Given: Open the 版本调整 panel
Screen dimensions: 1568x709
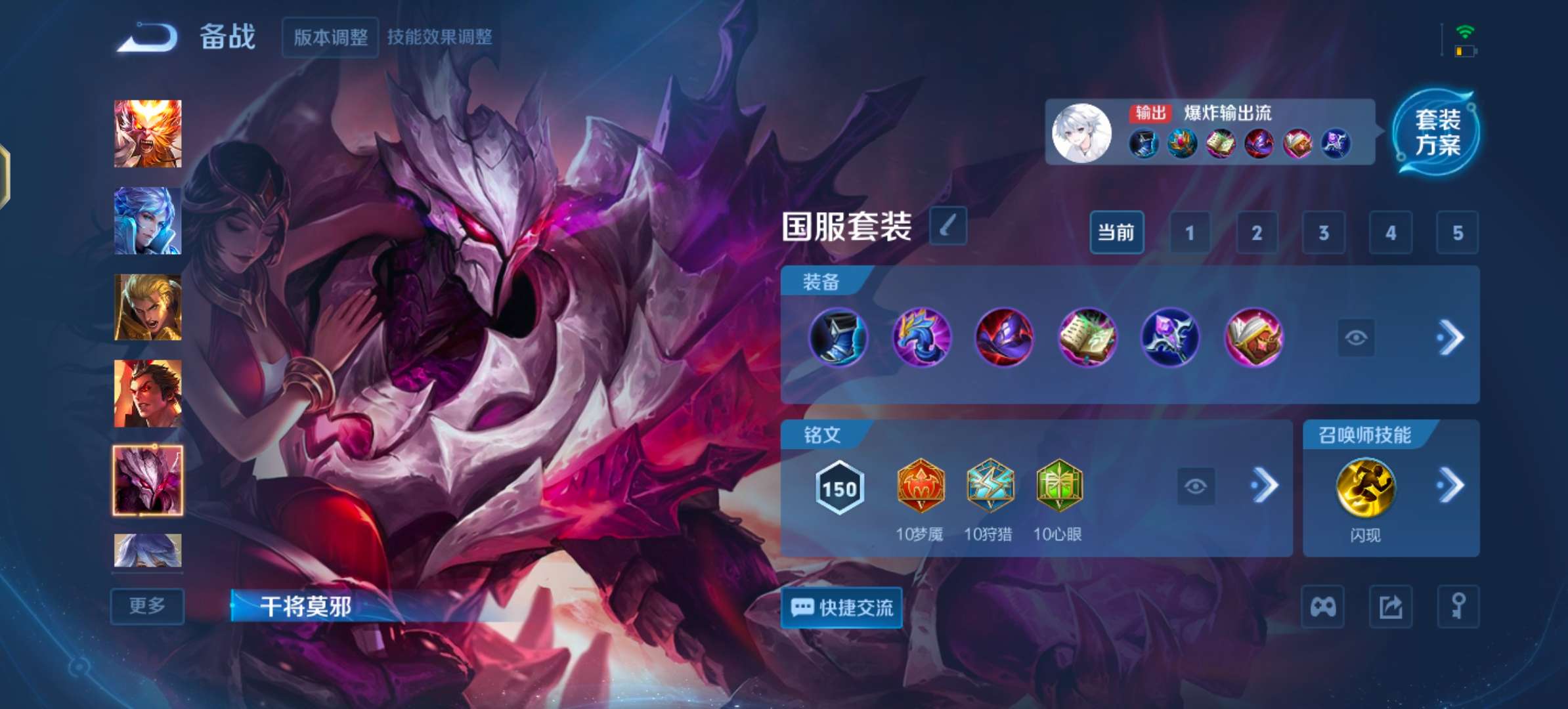Looking at the screenshot, I should tap(330, 37).
